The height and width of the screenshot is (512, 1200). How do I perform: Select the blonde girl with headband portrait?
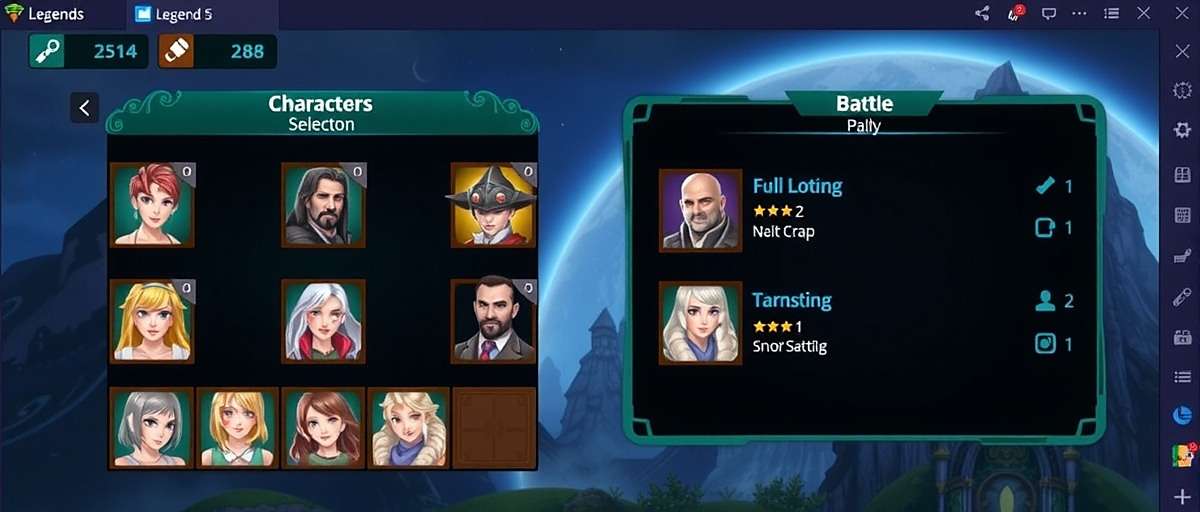[152, 321]
